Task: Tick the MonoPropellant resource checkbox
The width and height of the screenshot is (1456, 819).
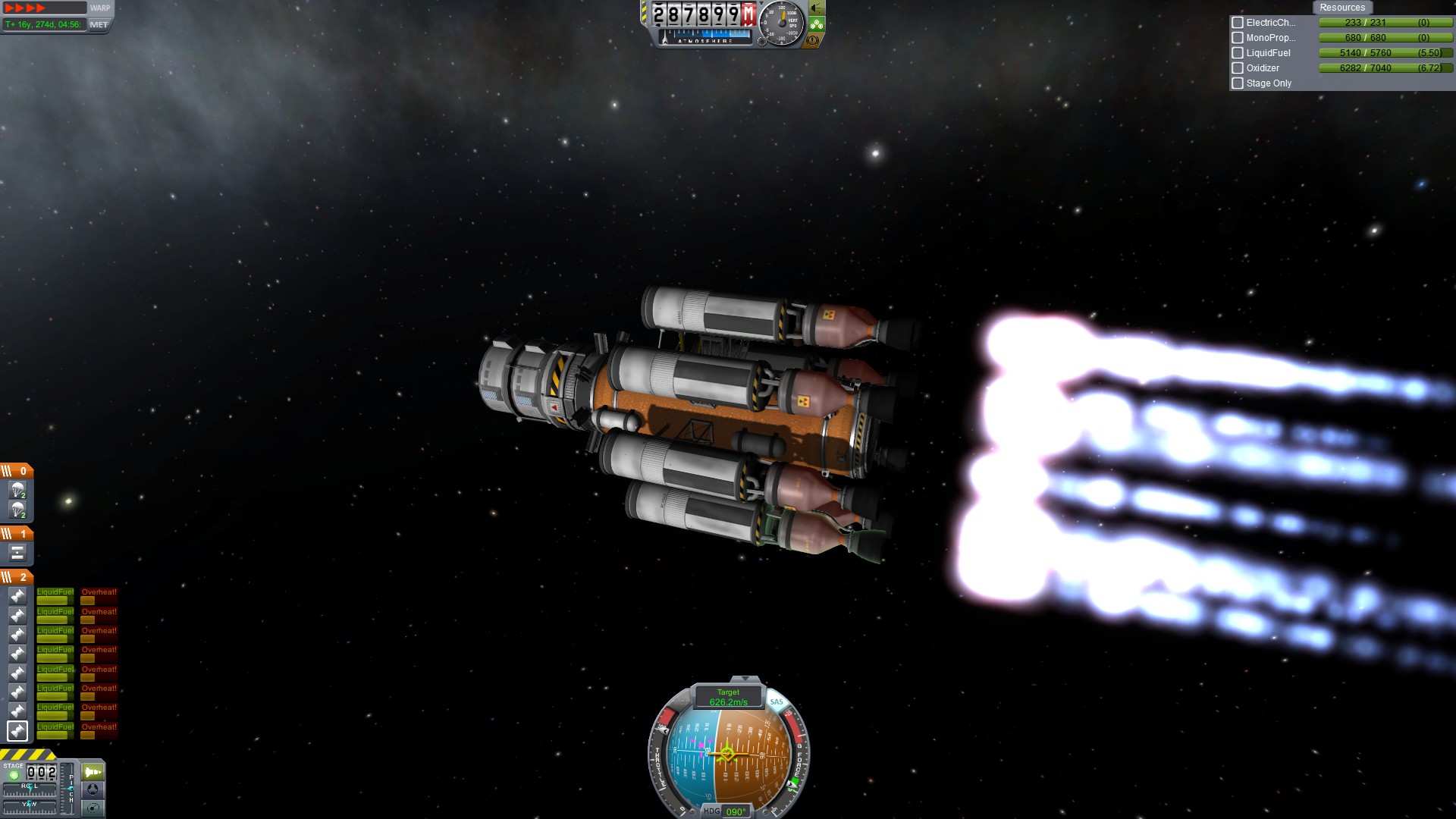Action: pos(1238,38)
